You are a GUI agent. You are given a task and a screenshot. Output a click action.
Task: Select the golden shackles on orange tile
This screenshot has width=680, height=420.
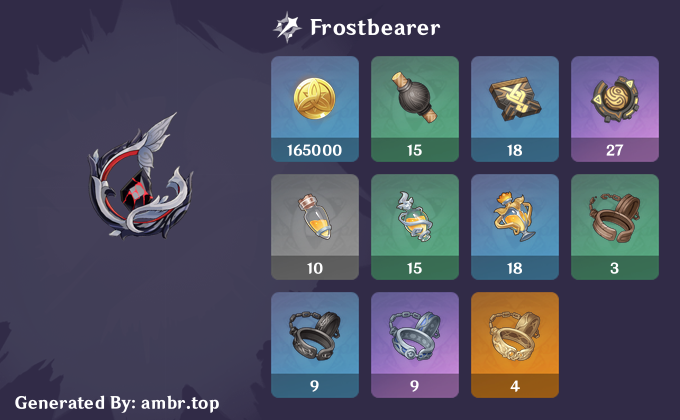(x=514, y=343)
